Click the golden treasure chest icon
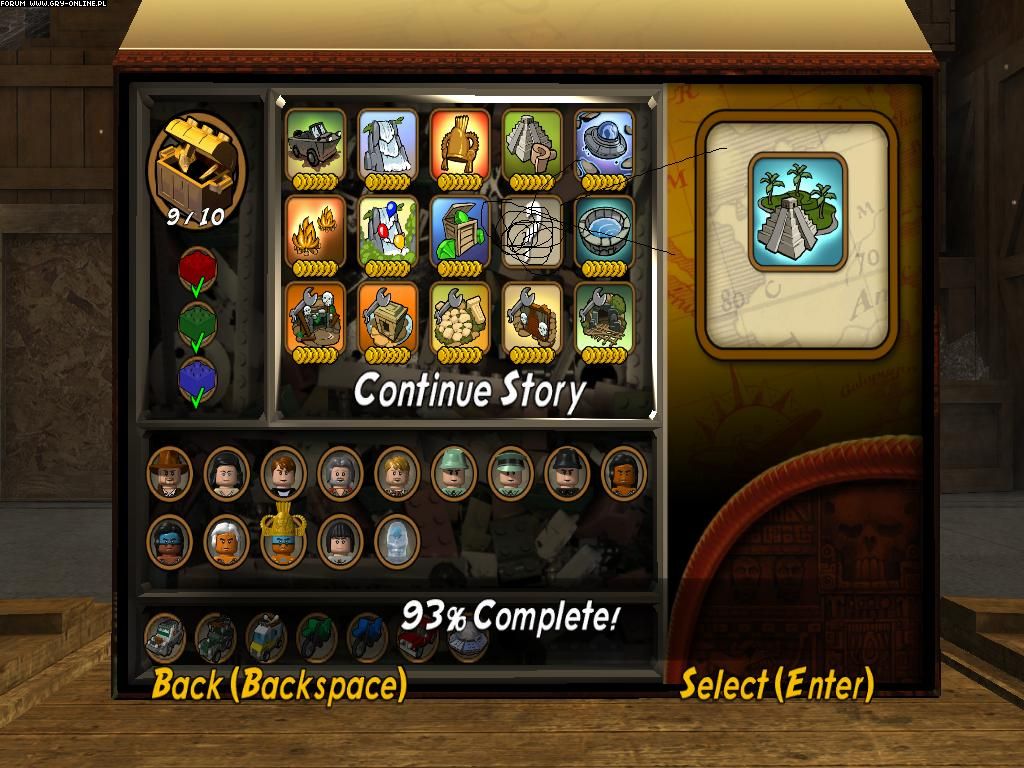This screenshot has height=768, width=1024. pos(195,160)
